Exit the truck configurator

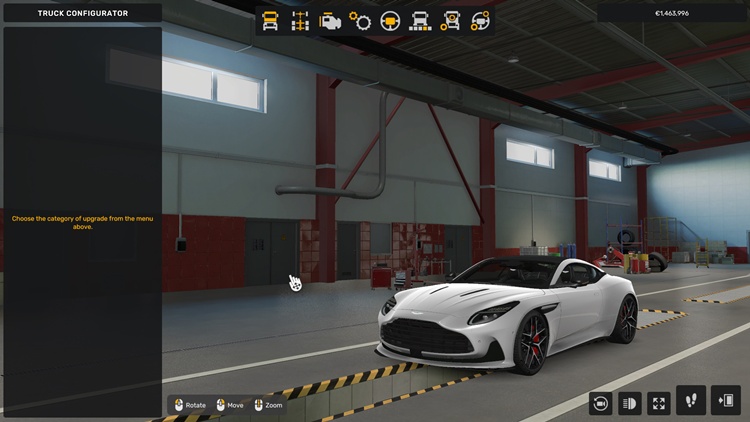click(x=726, y=401)
